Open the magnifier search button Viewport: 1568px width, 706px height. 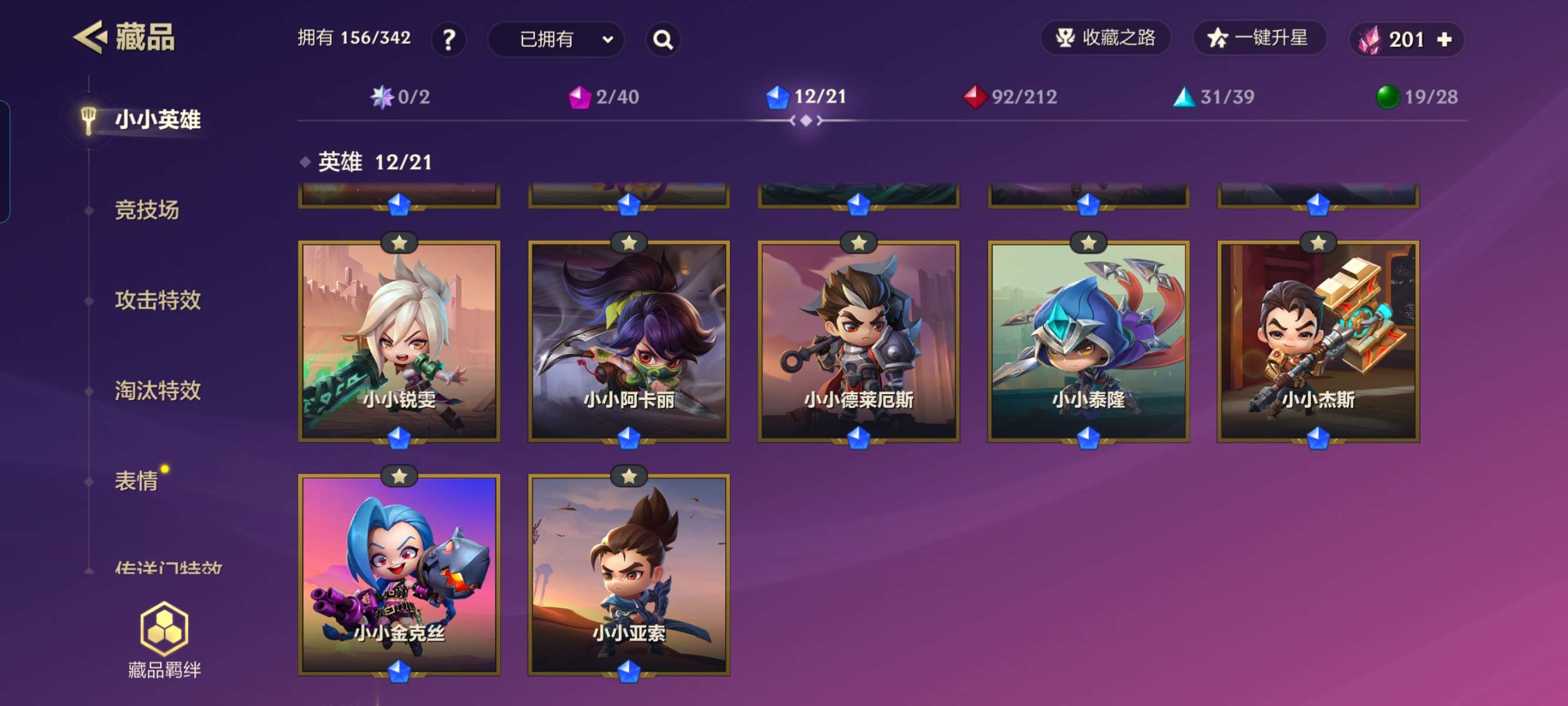pyautogui.click(x=663, y=40)
